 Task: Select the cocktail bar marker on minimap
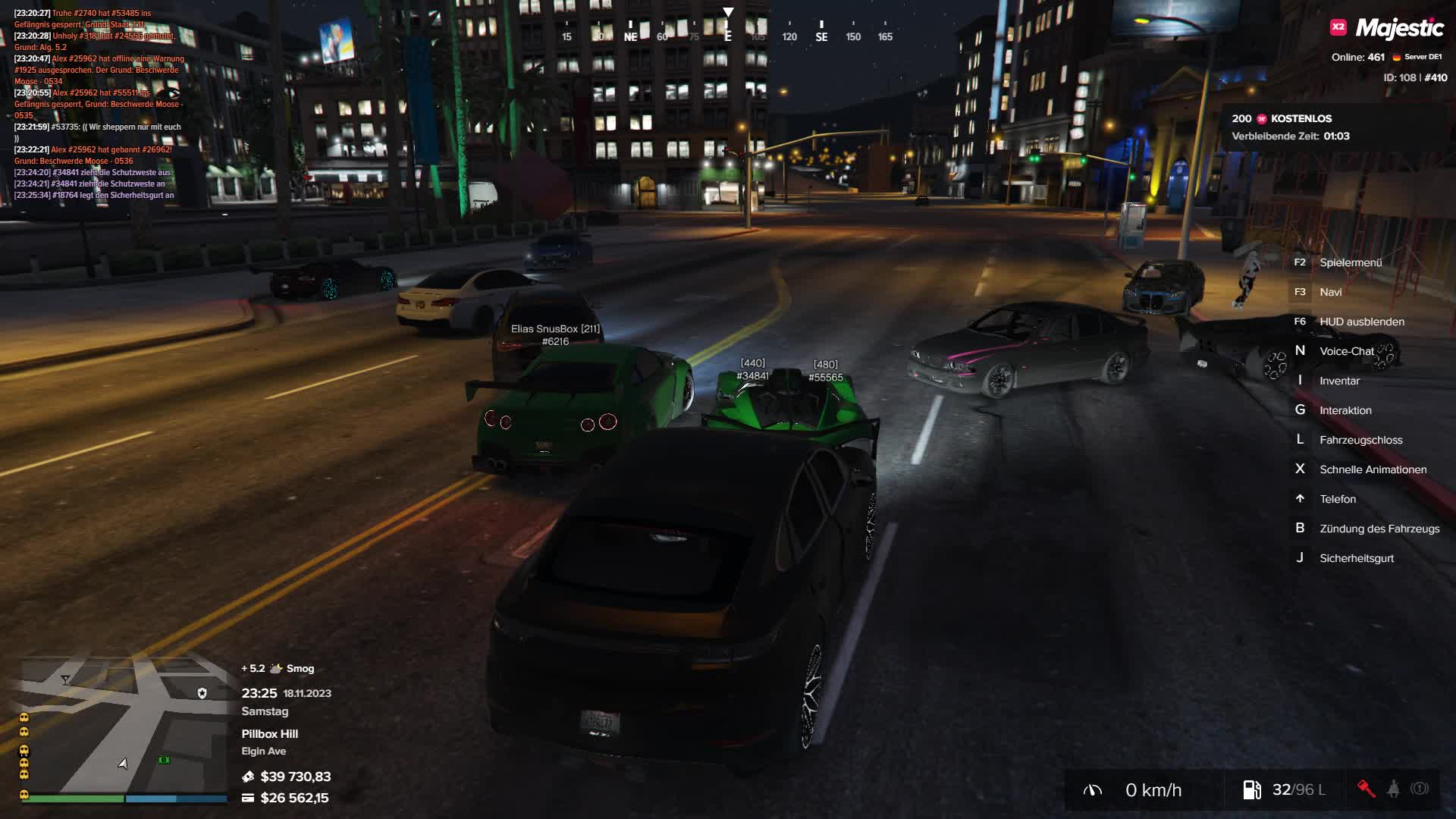click(65, 679)
